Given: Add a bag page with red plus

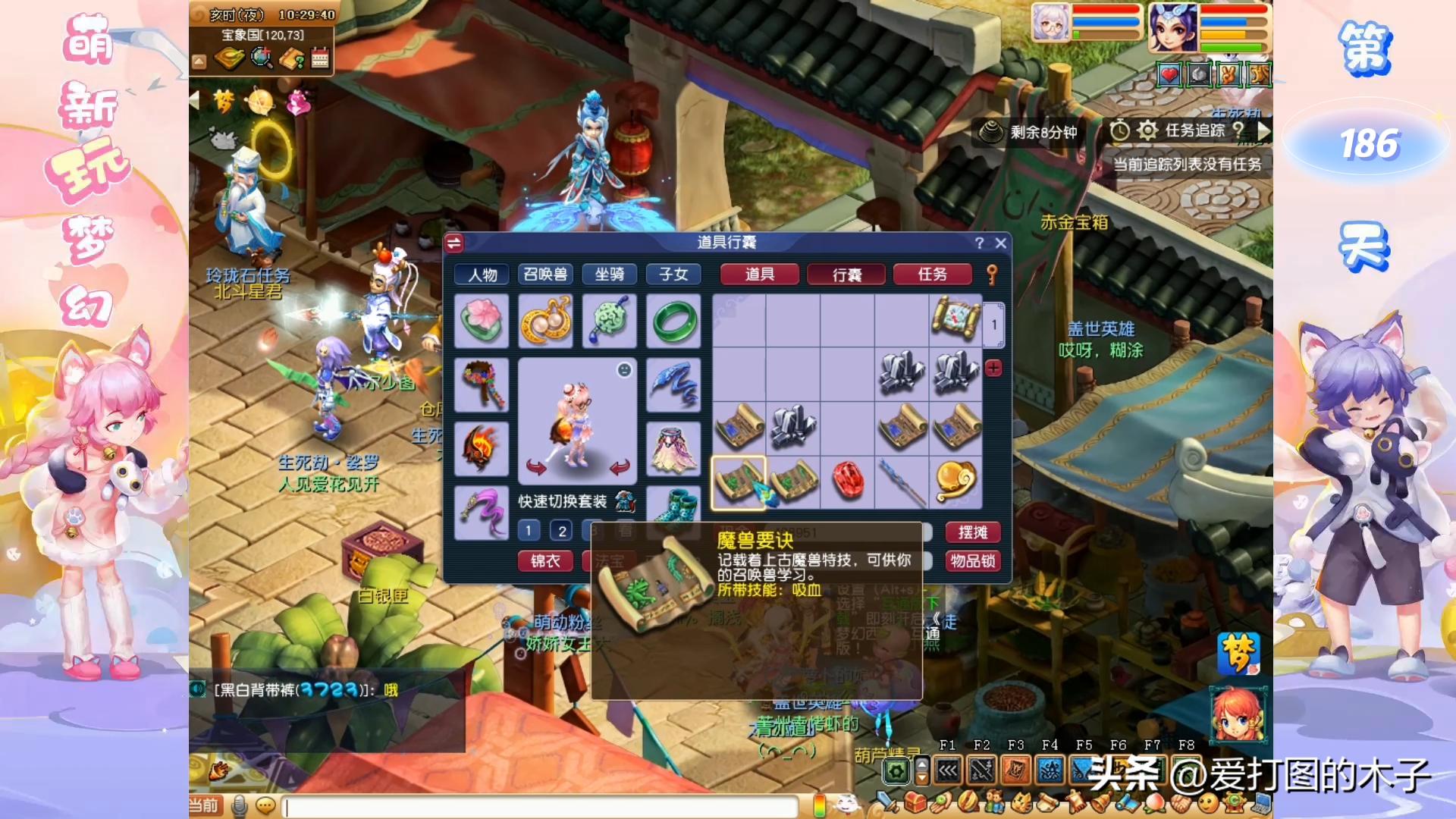Looking at the screenshot, I should point(993,369).
